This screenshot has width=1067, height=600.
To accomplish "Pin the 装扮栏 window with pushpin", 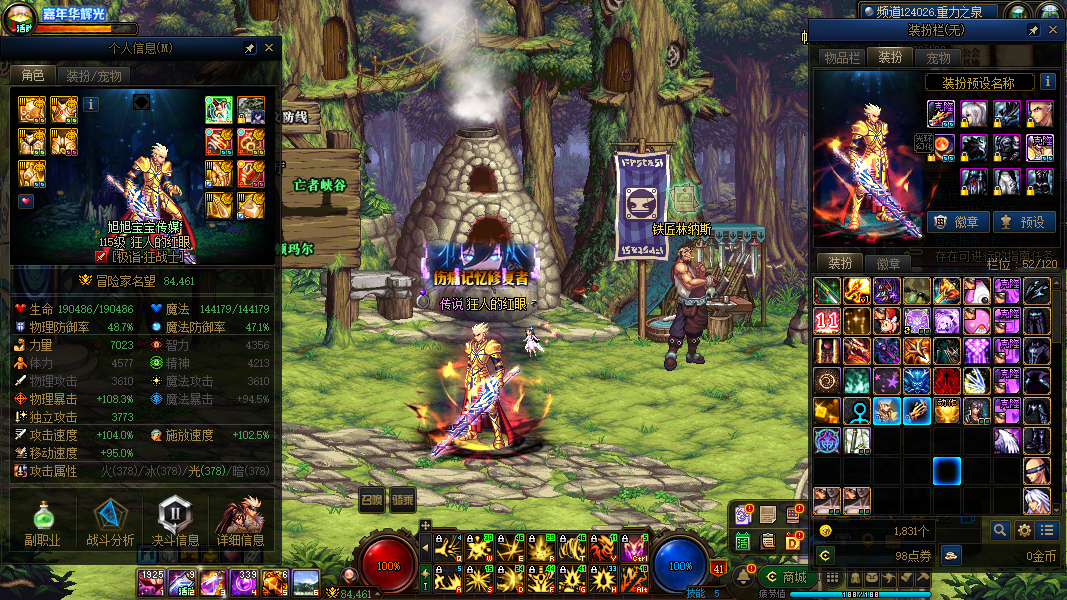I will [1033, 31].
